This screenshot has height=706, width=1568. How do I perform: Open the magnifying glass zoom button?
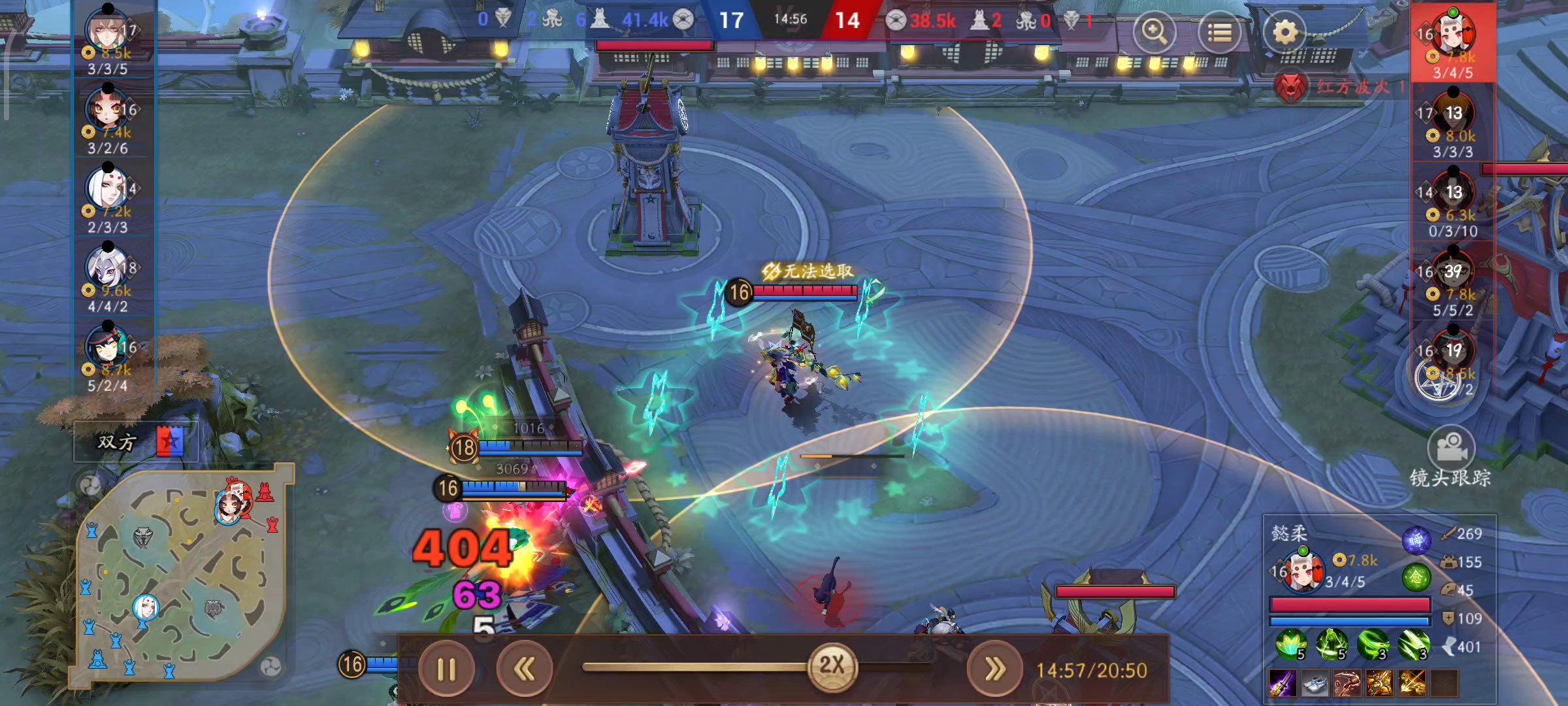point(1154,32)
